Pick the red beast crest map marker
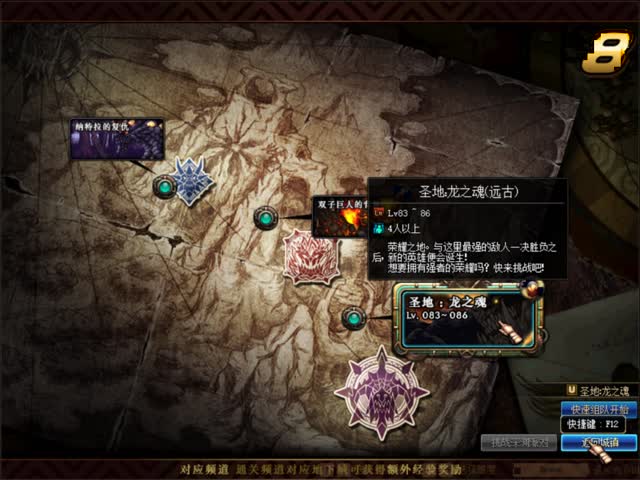 310,257
